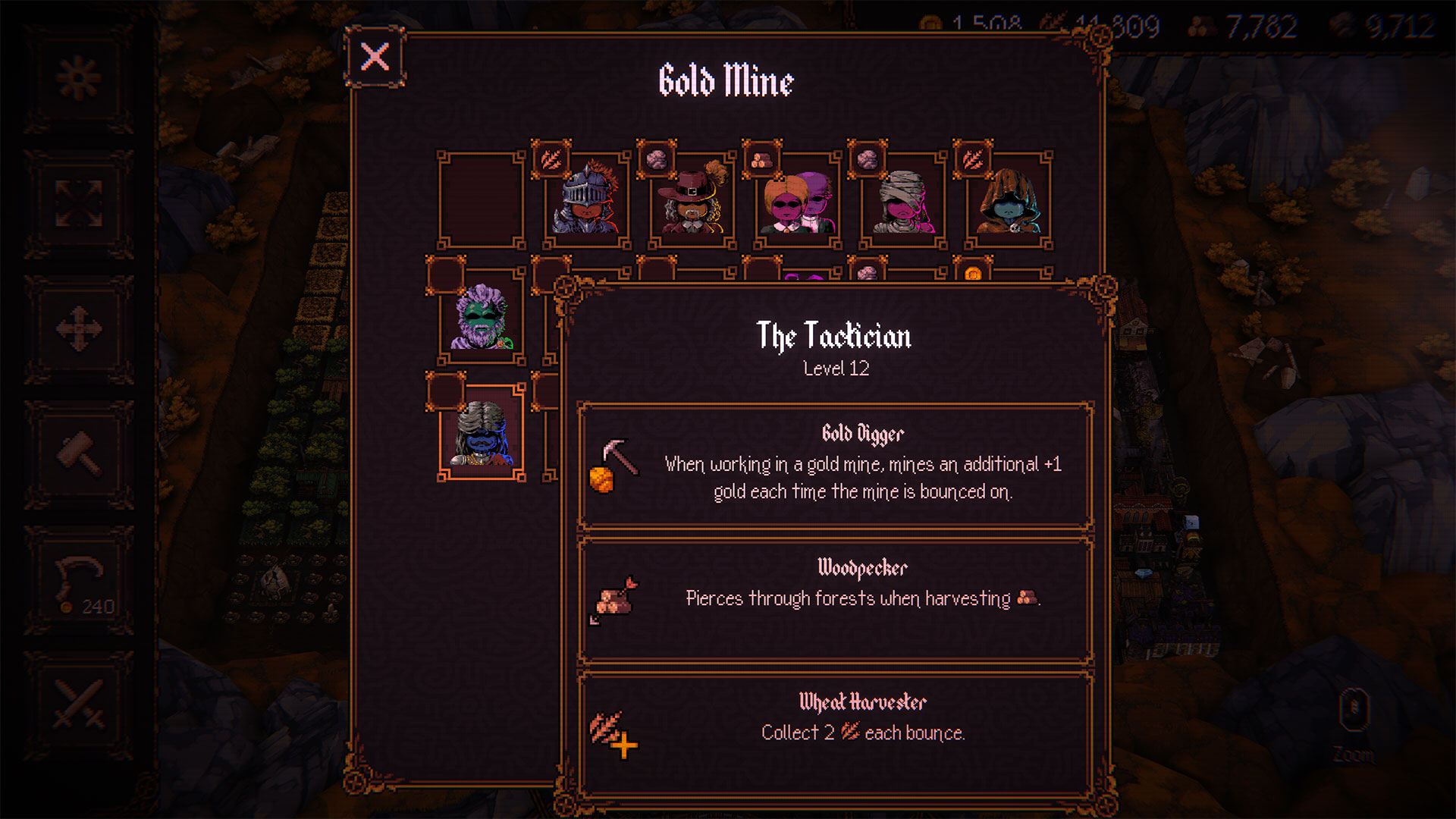This screenshot has width=1456, height=819.
Task: Pick the orange and purple duo portrait
Action: [x=797, y=200]
